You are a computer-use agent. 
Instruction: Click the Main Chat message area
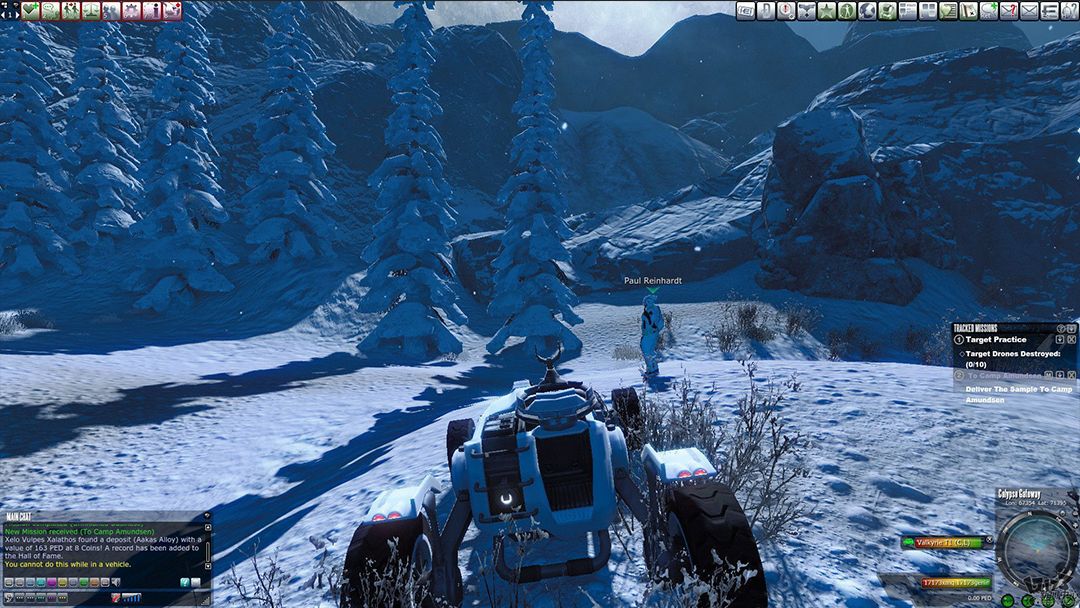click(100, 545)
